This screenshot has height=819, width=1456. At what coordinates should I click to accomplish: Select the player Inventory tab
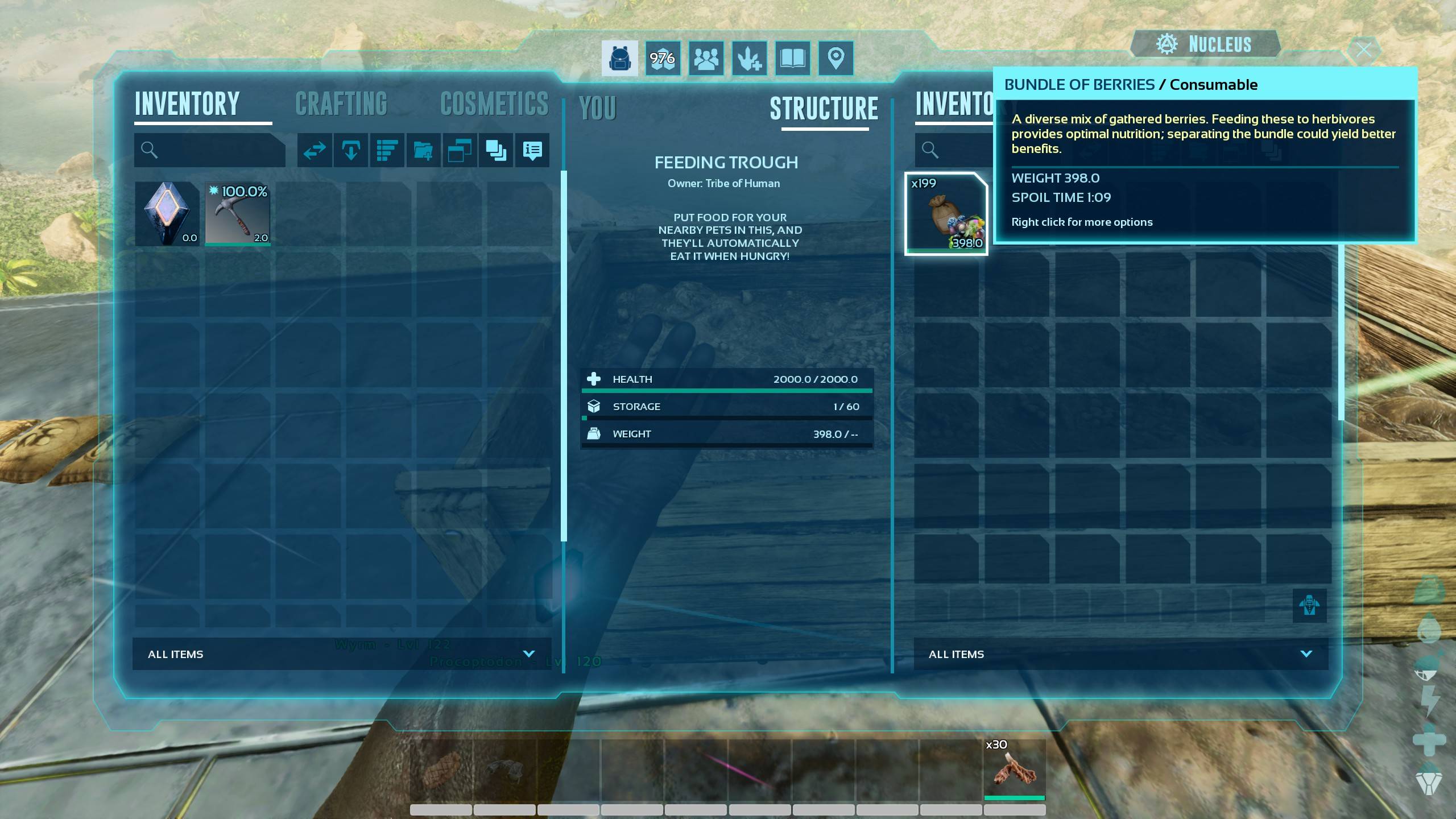tap(187, 105)
